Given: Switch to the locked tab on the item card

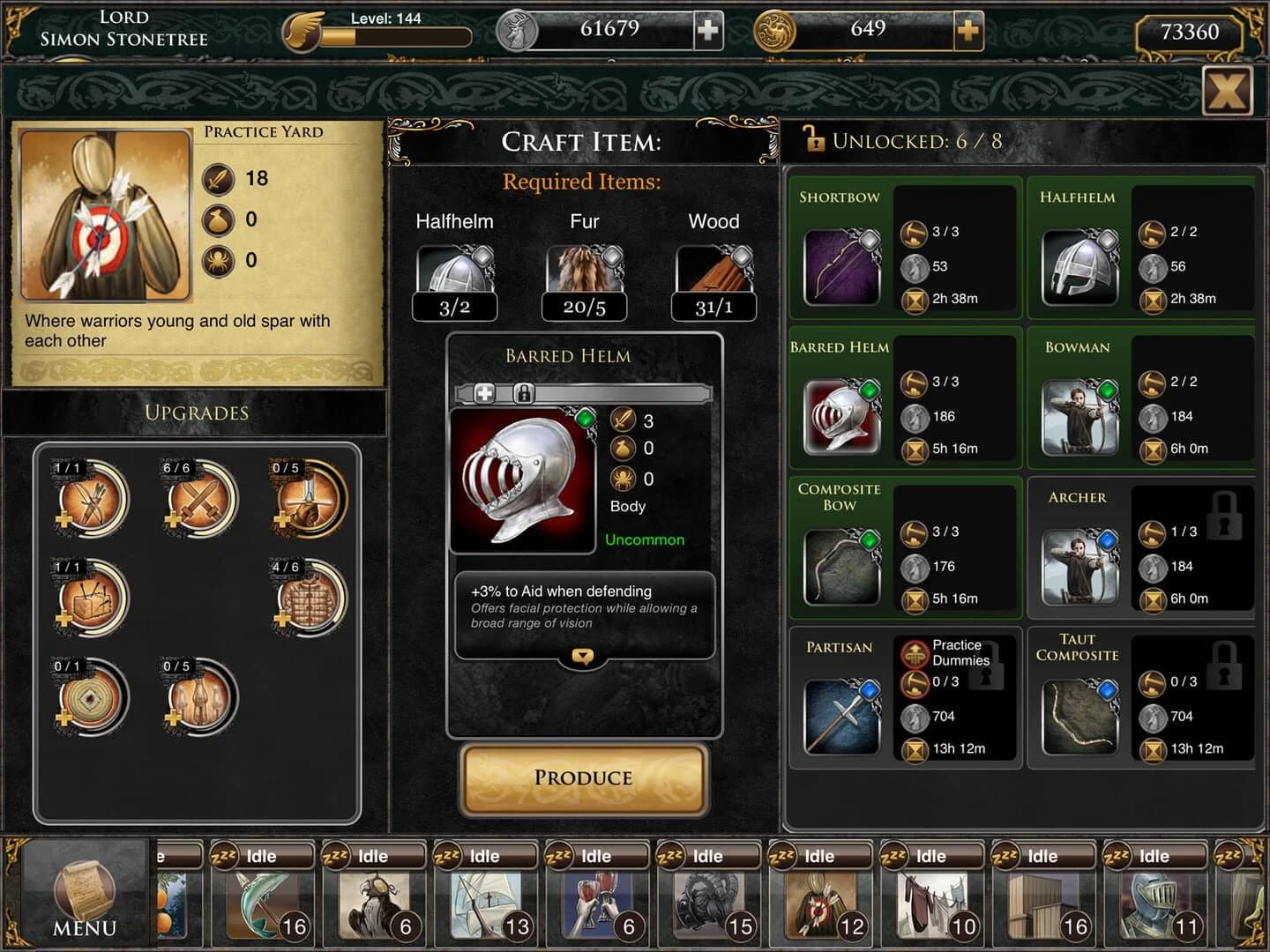Looking at the screenshot, I should [x=524, y=393].
